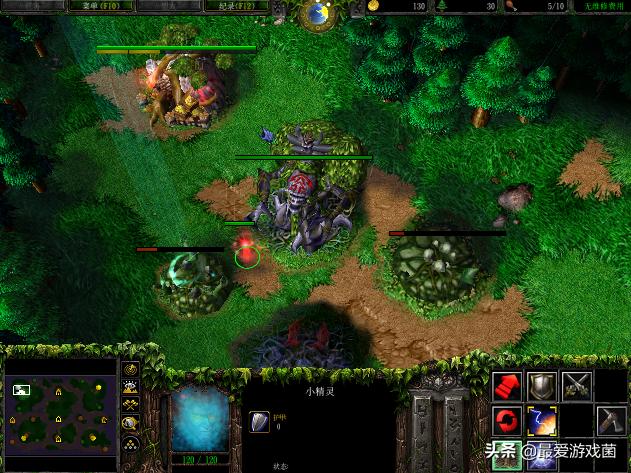Click the armor icon in unit info
Image resolution: width=631 pixels, height=473 pixels.
pyautogui.click(x=256, y=422)
